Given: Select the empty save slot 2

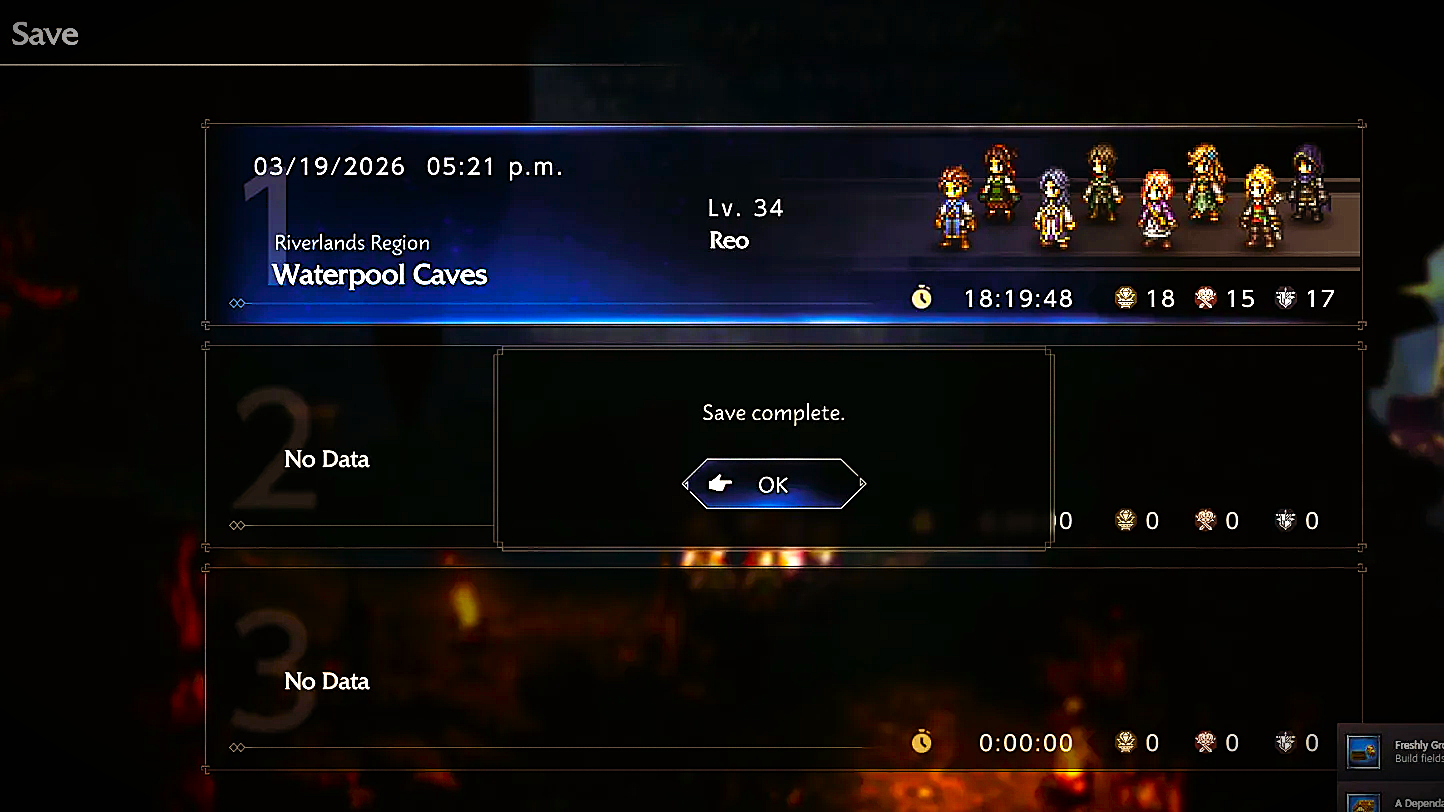Looking at the screenshot, I should 327,458.
